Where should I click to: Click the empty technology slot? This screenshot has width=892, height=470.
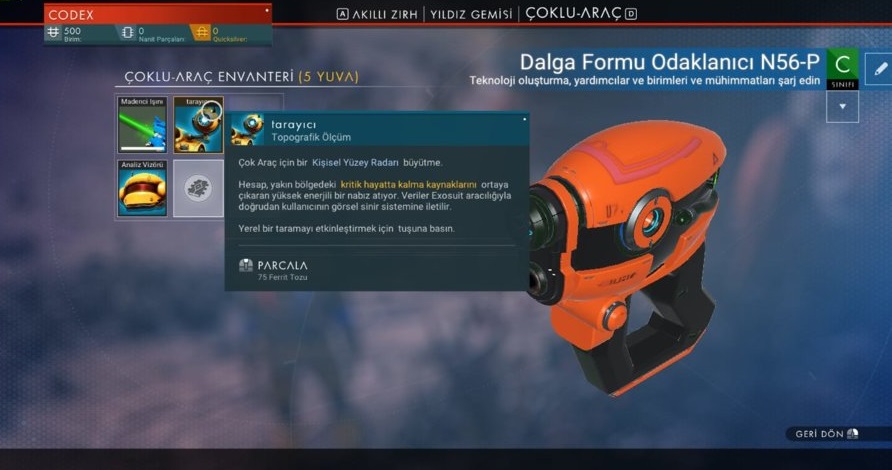click(x=198, y=188)
